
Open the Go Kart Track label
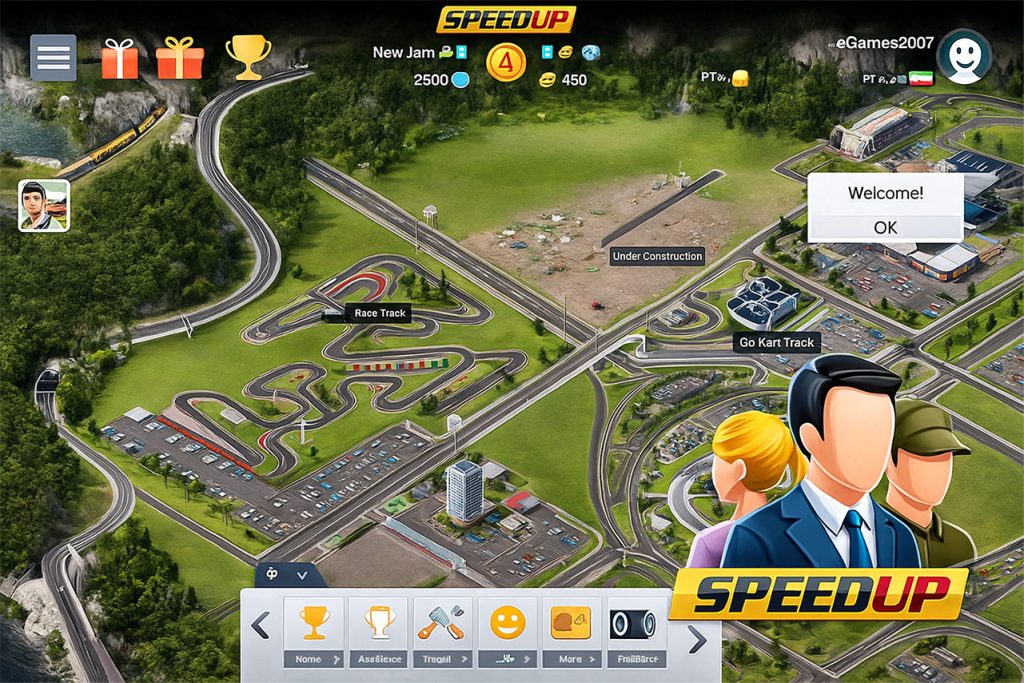pyautogui.click(x=777, y=342)
